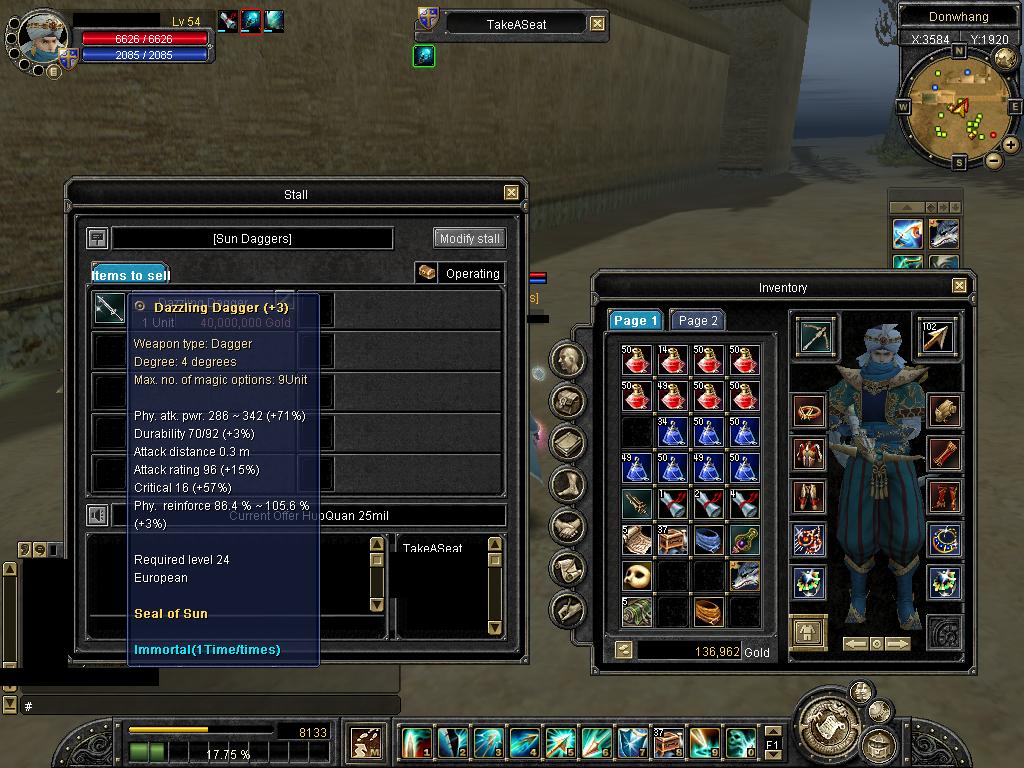Screen dimensions: 1024x768
Task: Switch to inventory Page 2
Action: 697,320
